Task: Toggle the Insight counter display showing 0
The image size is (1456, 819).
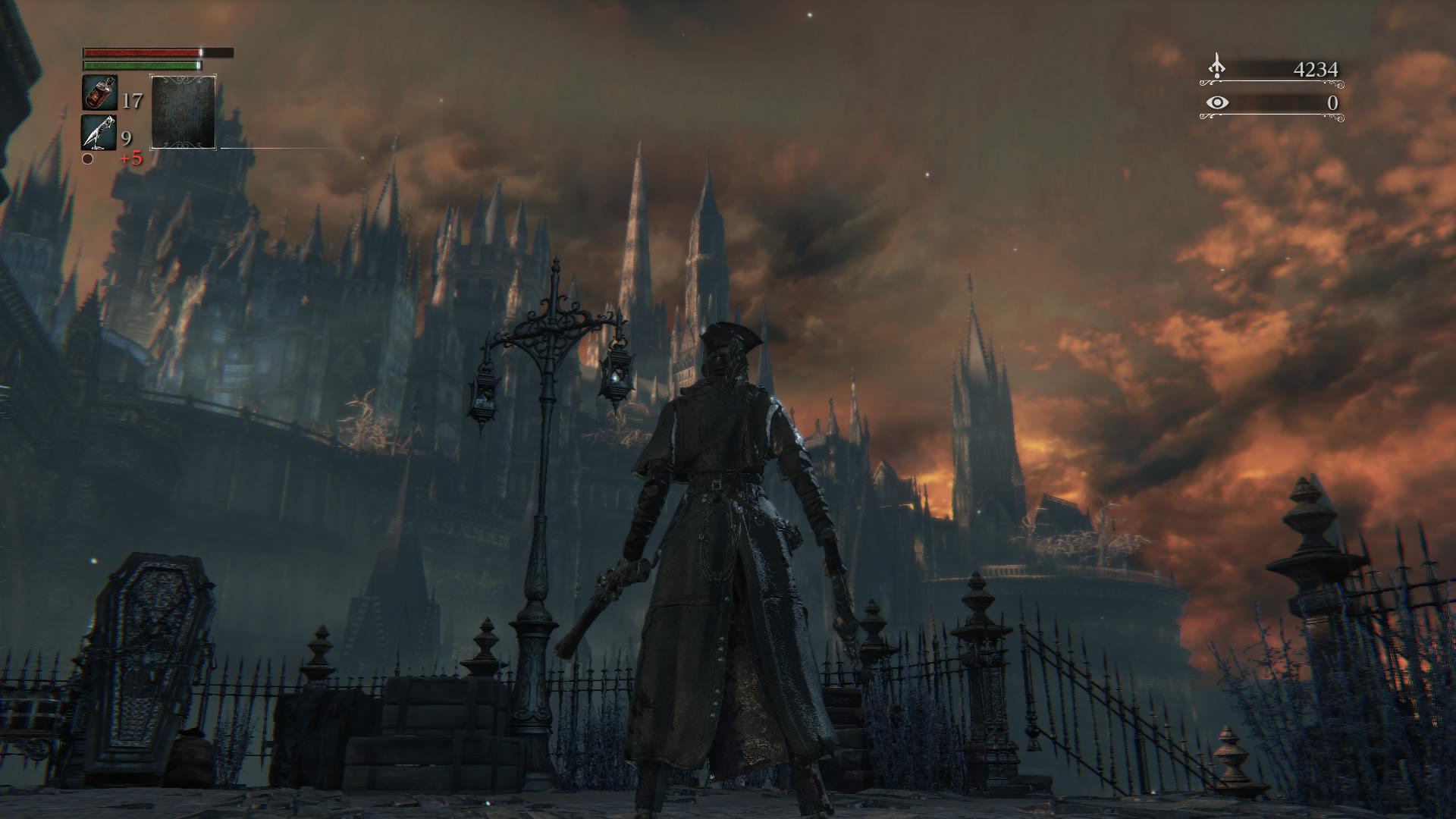Action: [x=1333, y=103]
